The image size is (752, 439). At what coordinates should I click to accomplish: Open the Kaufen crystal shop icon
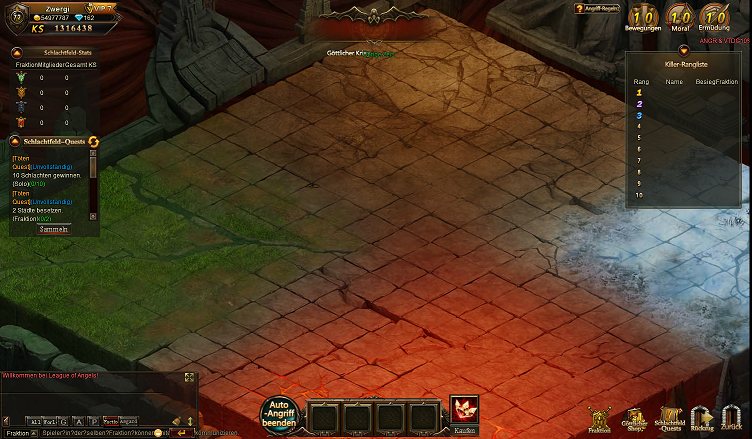[x=464, y=412]
